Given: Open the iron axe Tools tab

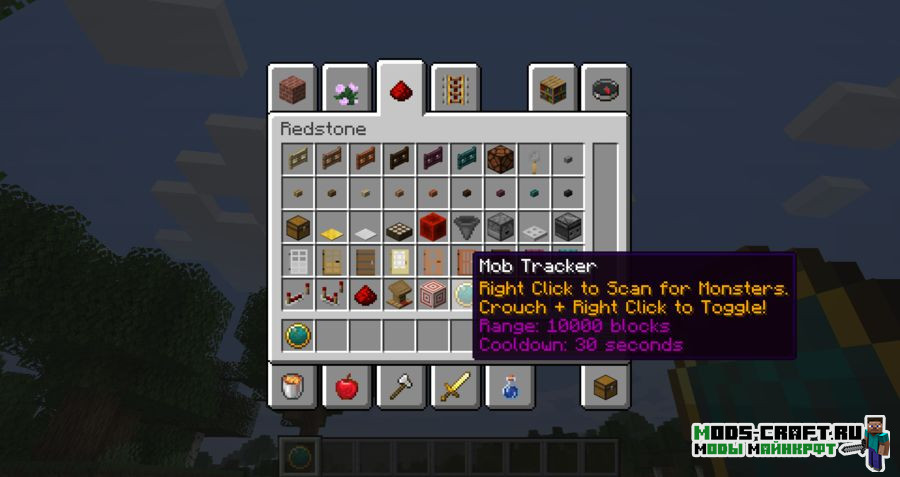Looking at the screenshot, I should 400,386.
